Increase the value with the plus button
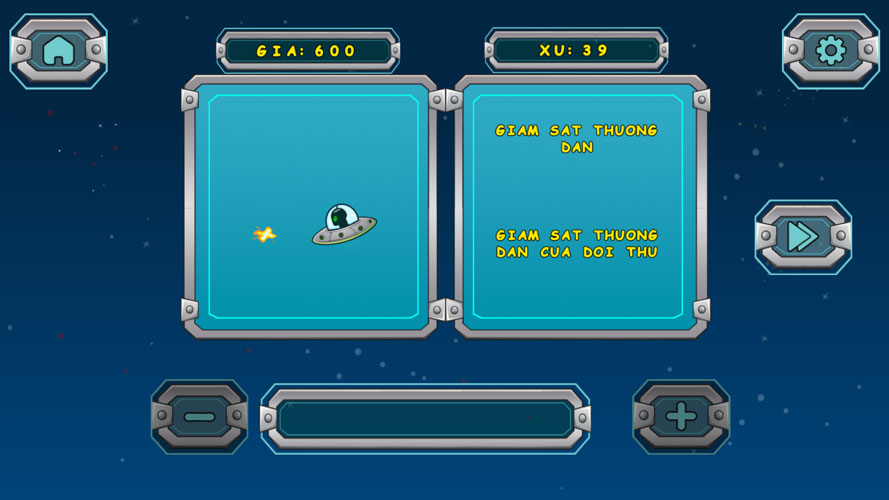The width and height of the screenshot is (889, 500). (681, 416)
